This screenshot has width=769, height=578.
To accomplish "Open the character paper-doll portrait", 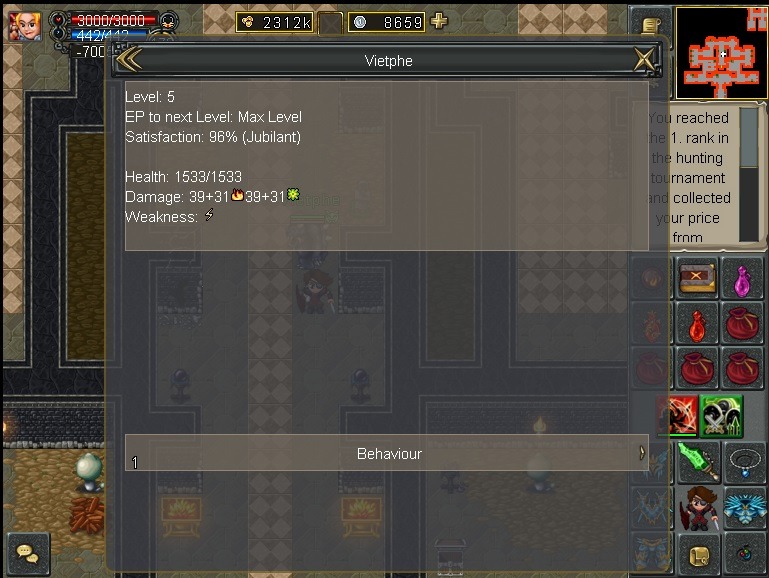I will 698,507.
